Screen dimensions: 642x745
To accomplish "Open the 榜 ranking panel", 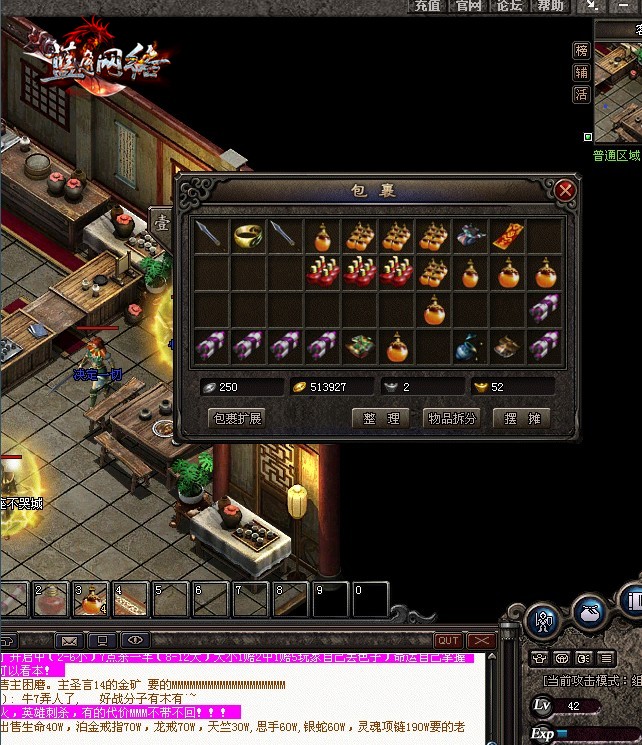I will pyautogui.click(x=581, y=50).
